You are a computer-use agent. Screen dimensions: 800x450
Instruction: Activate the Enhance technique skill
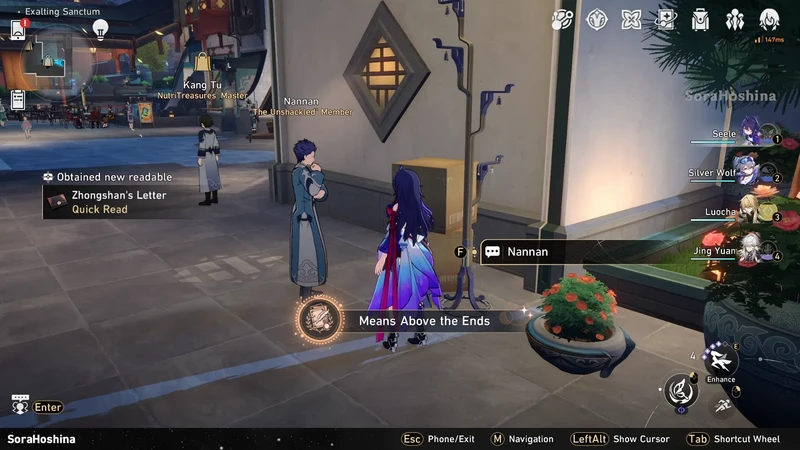(720, 360)
